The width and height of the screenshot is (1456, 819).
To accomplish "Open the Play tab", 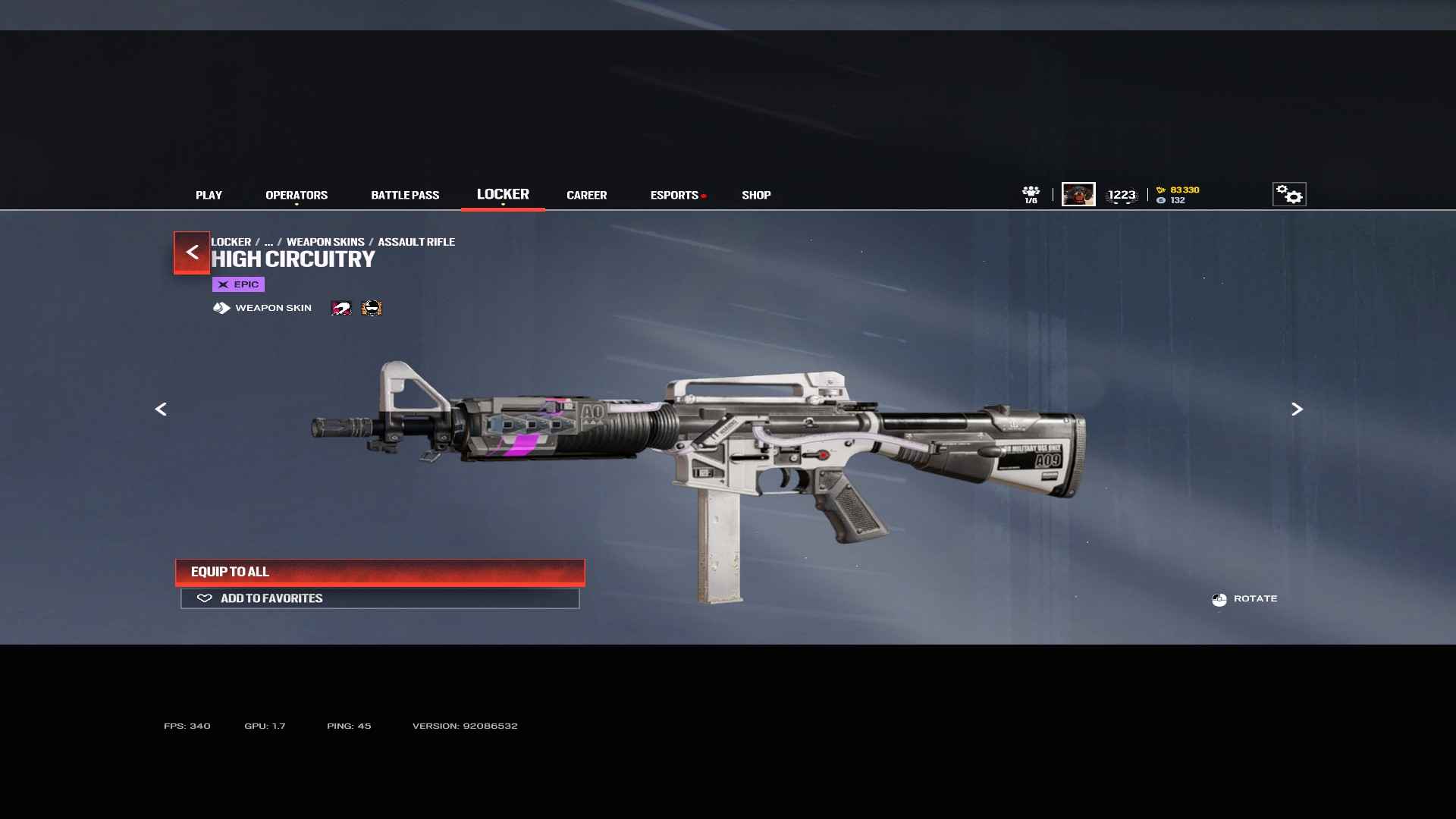I will 209,195.
